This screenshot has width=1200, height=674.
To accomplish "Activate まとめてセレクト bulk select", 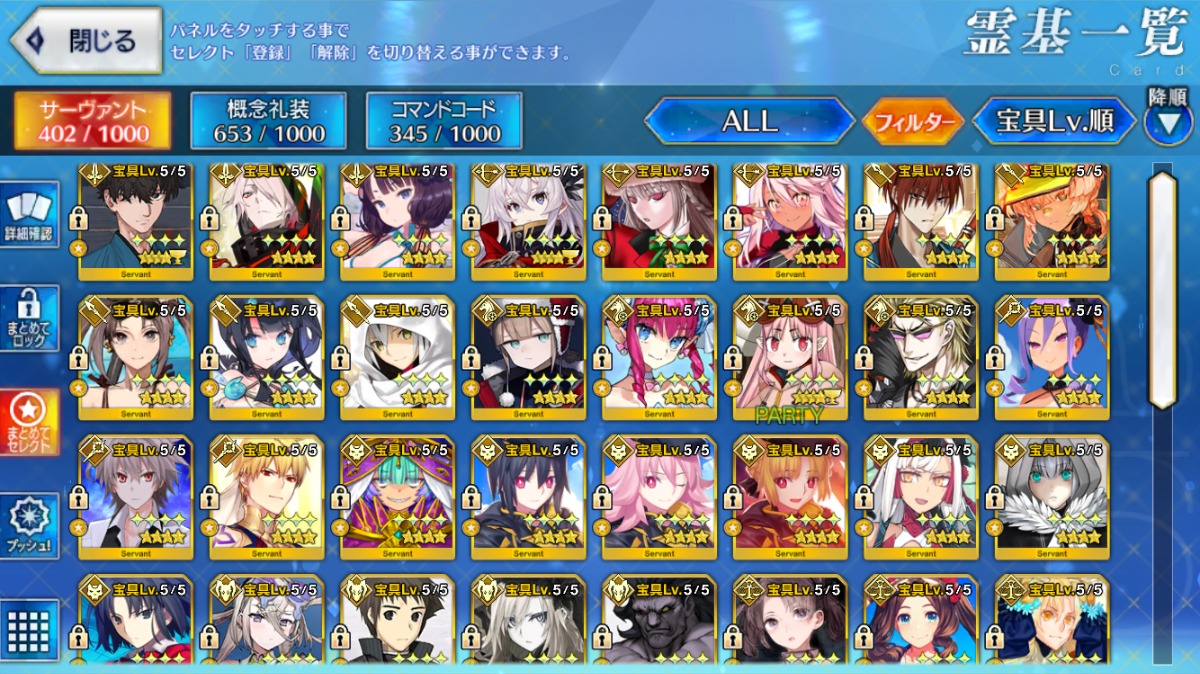I will coord(29,422).
